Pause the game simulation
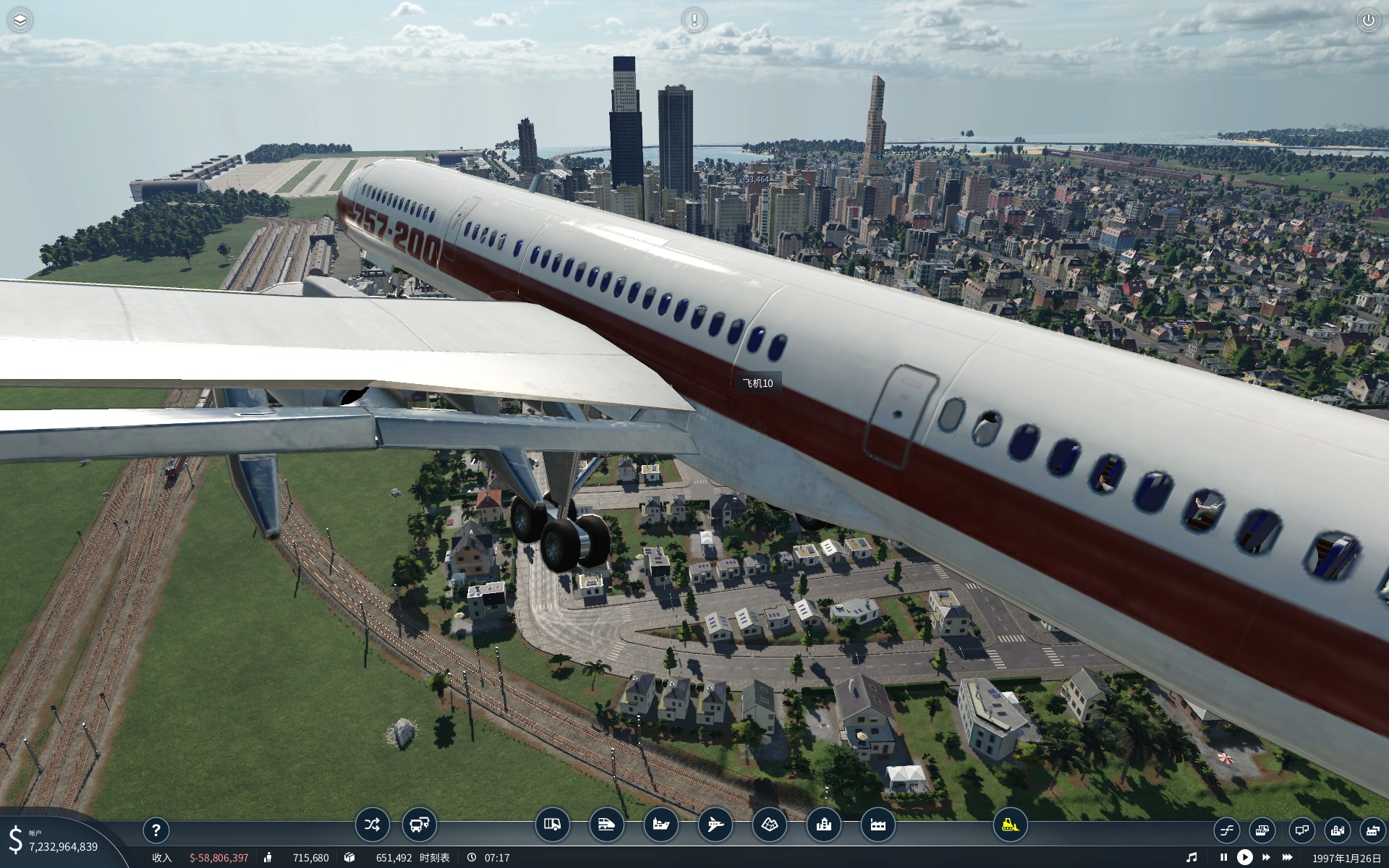The height and width of the screenshot is (868, 1389). 1223,857
